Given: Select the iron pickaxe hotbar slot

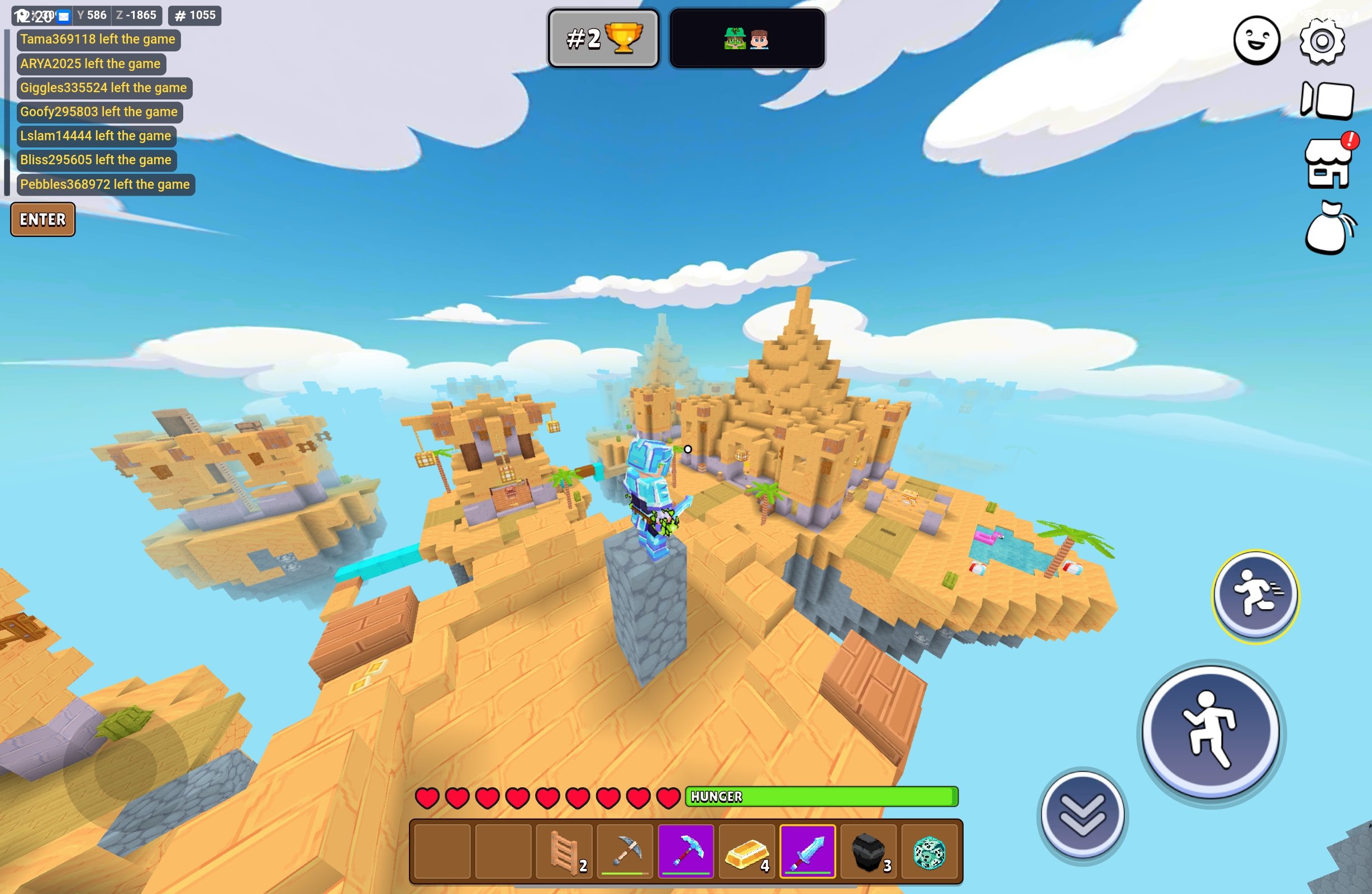Looking at the screenshot, I should 626,852.
